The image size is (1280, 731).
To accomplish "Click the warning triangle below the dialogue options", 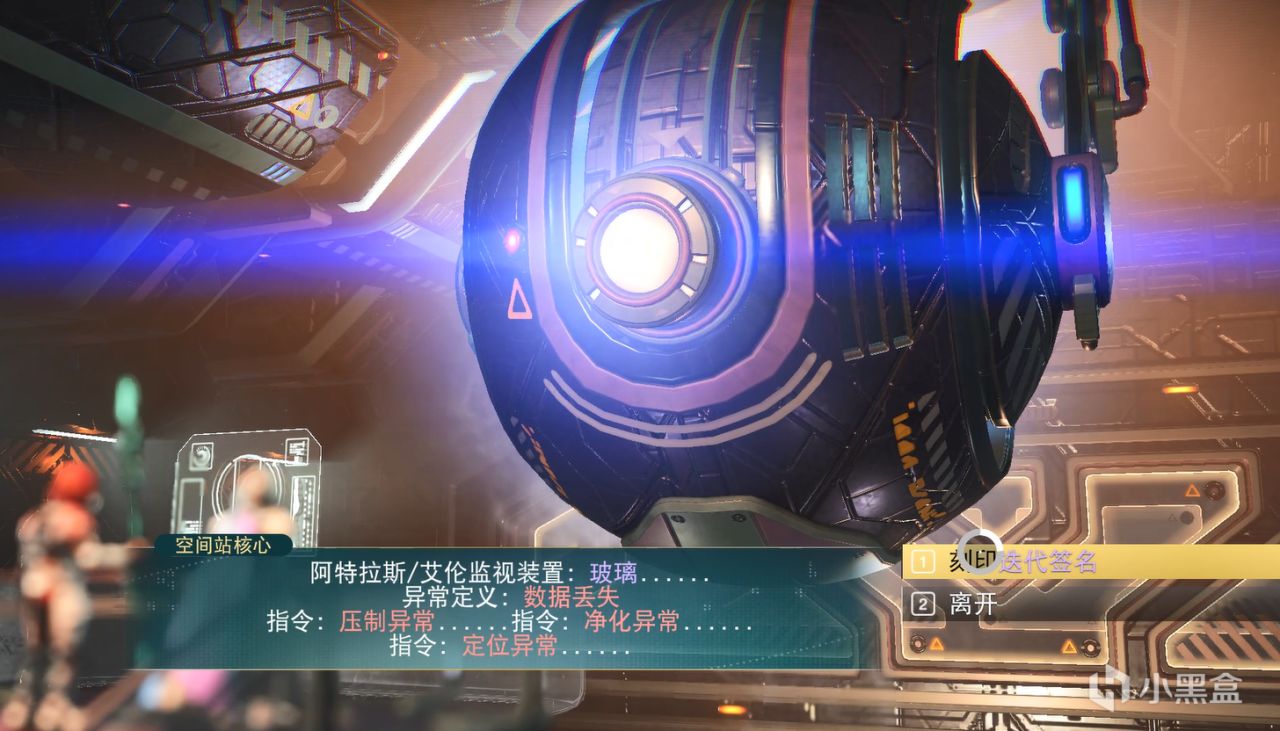I will tap(935, 643).
